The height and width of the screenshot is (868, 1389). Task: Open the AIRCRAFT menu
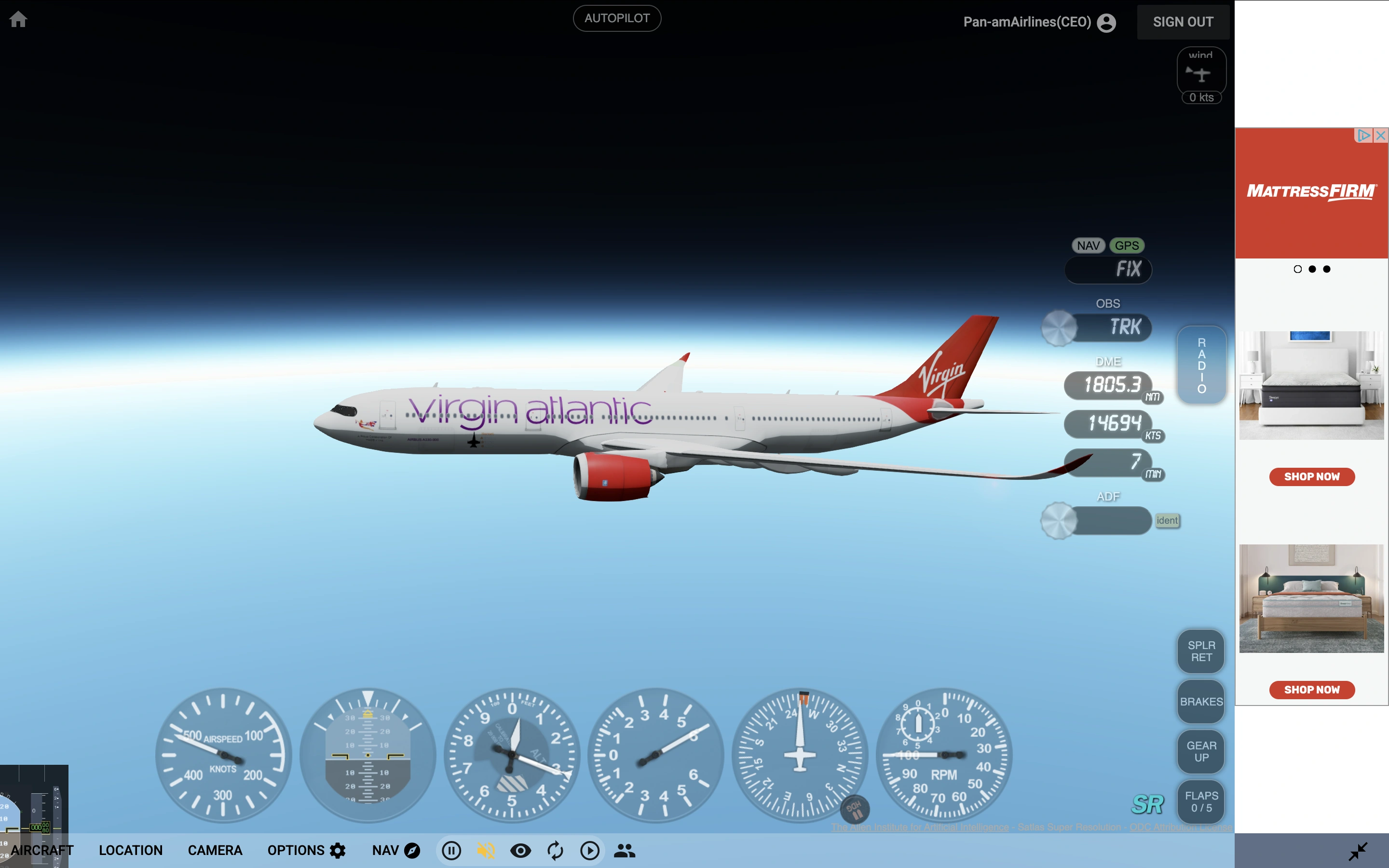pos(42,850)
